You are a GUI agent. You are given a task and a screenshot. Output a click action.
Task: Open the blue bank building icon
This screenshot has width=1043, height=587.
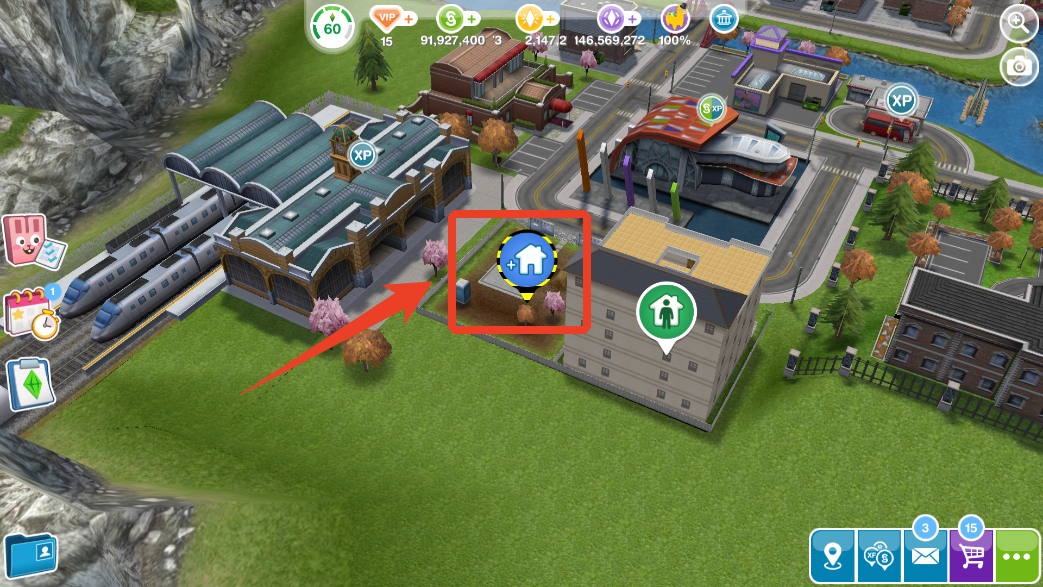(x=724, y=18)
